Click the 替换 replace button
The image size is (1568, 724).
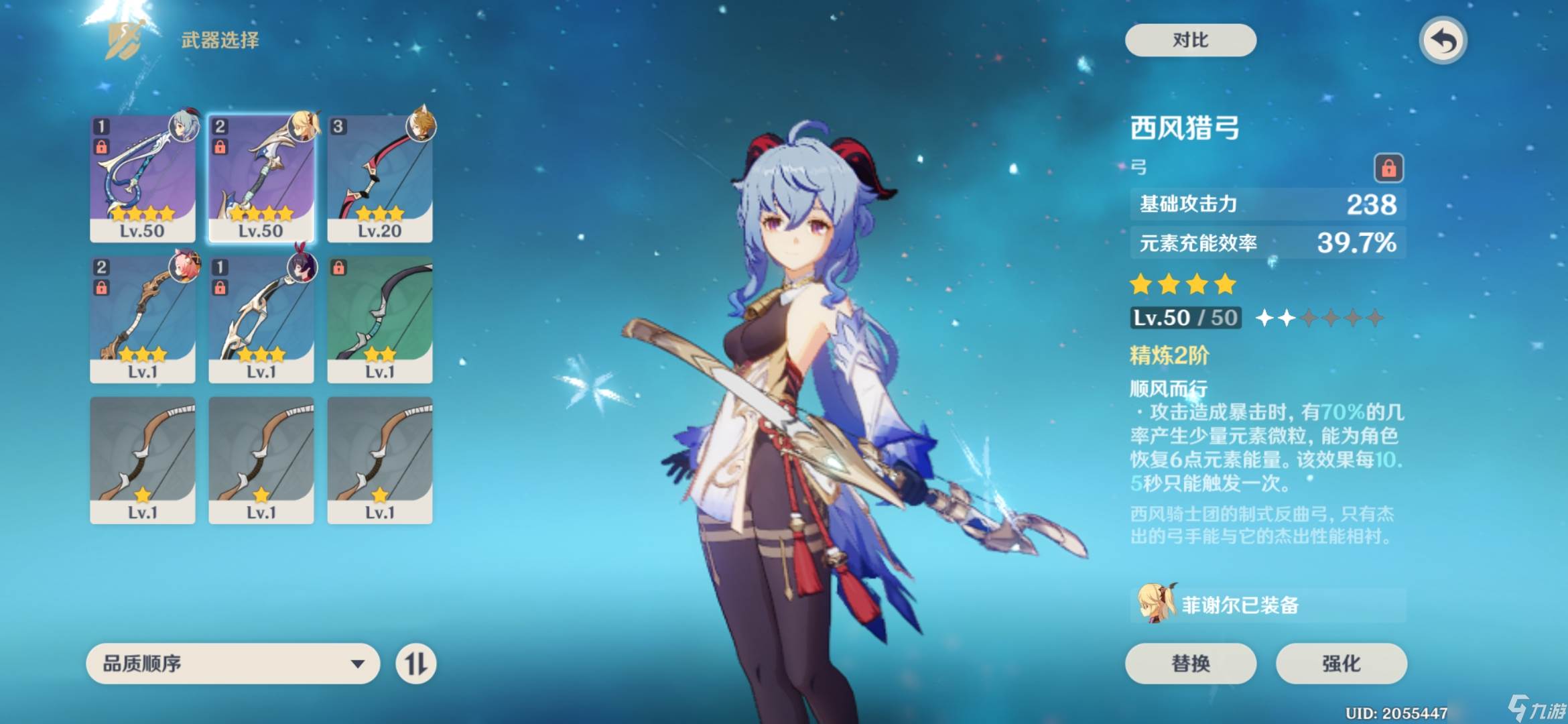[x=1190, y=663]
